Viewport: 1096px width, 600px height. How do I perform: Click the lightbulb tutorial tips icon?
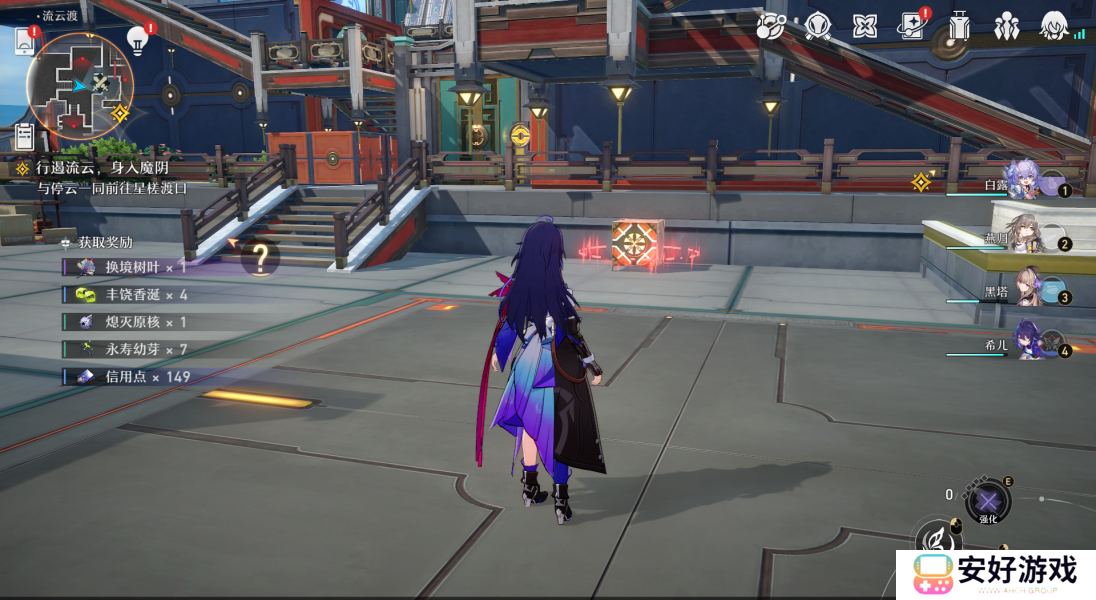[138, 40]
